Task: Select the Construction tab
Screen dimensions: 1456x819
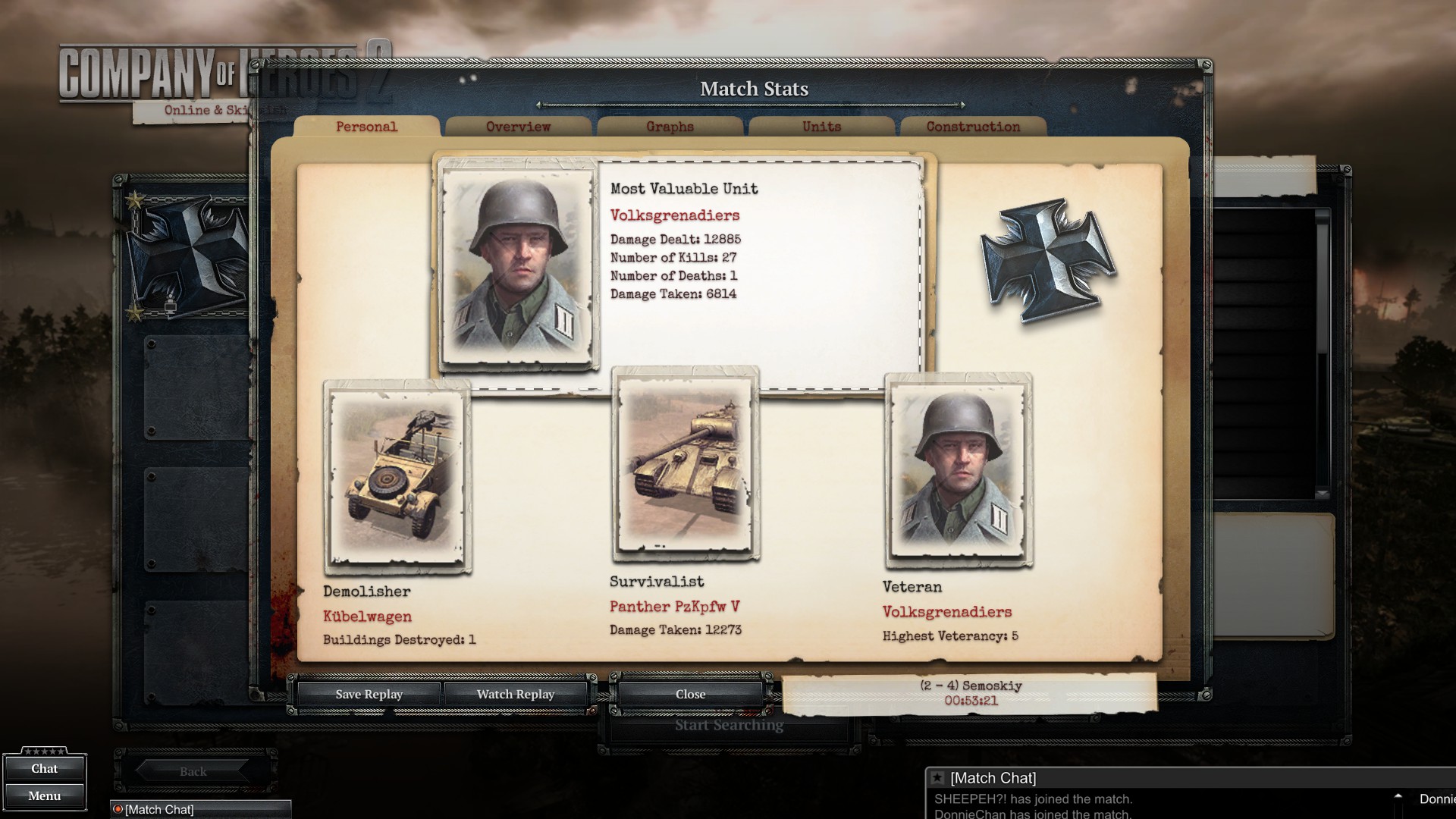Action: tap(973, 127)
